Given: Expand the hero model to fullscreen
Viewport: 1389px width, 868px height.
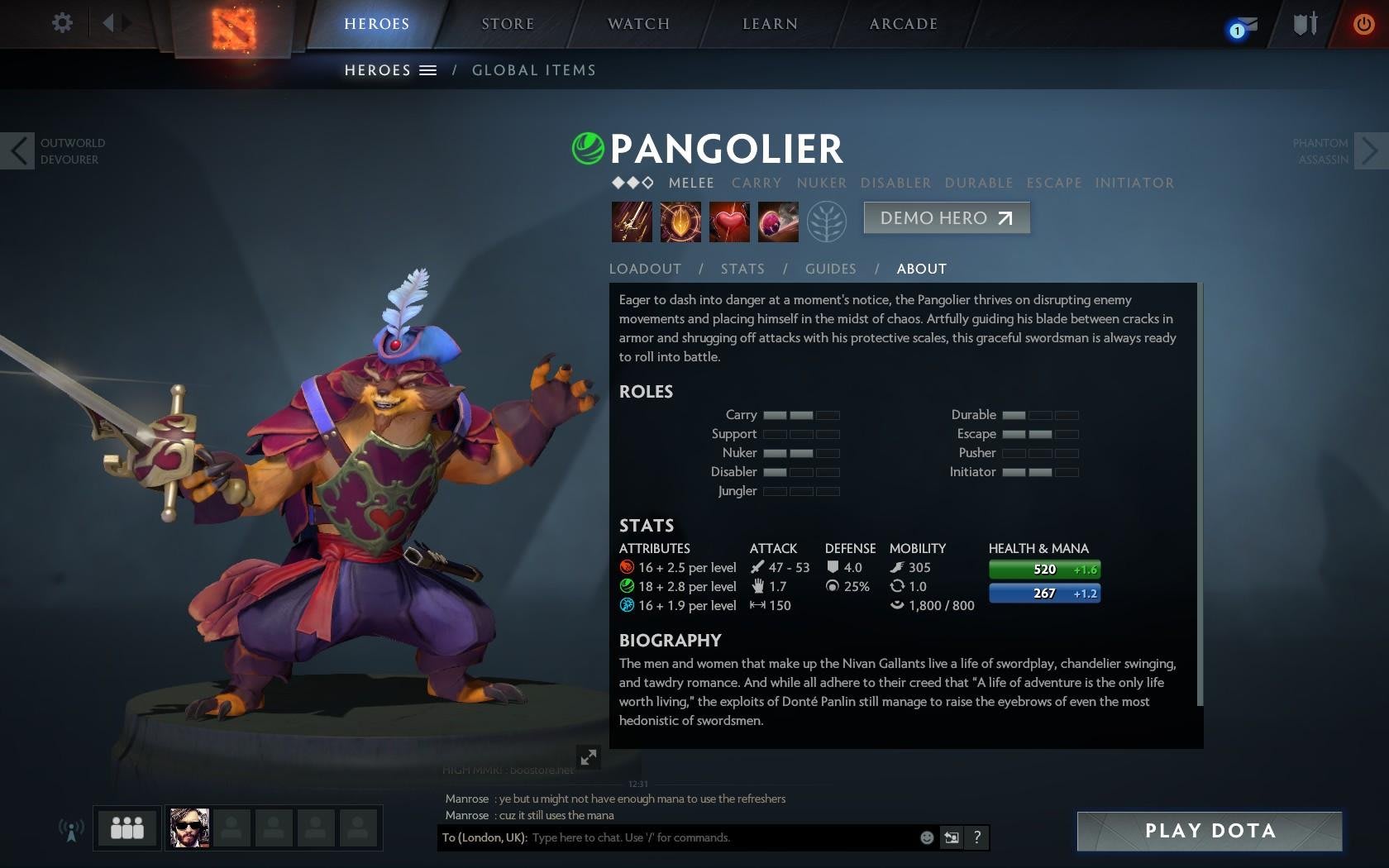Looking at the screenshot, I should (x=588, y=756).
